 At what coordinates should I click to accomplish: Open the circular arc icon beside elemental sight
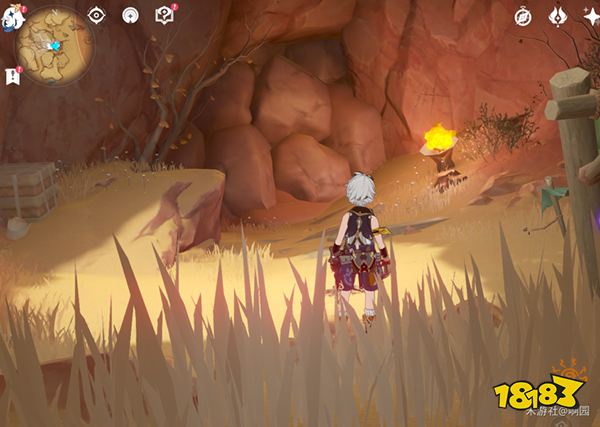coord(129,15)
